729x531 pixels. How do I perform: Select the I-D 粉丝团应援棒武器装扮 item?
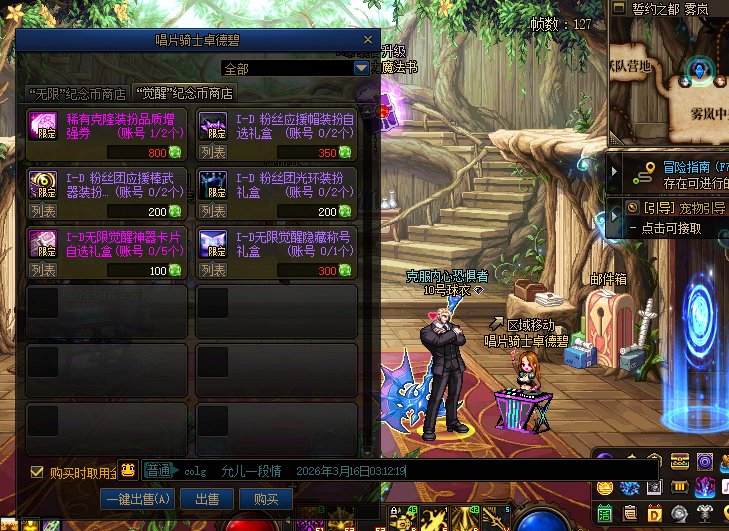pyautogui.click(x=107, y=183)
